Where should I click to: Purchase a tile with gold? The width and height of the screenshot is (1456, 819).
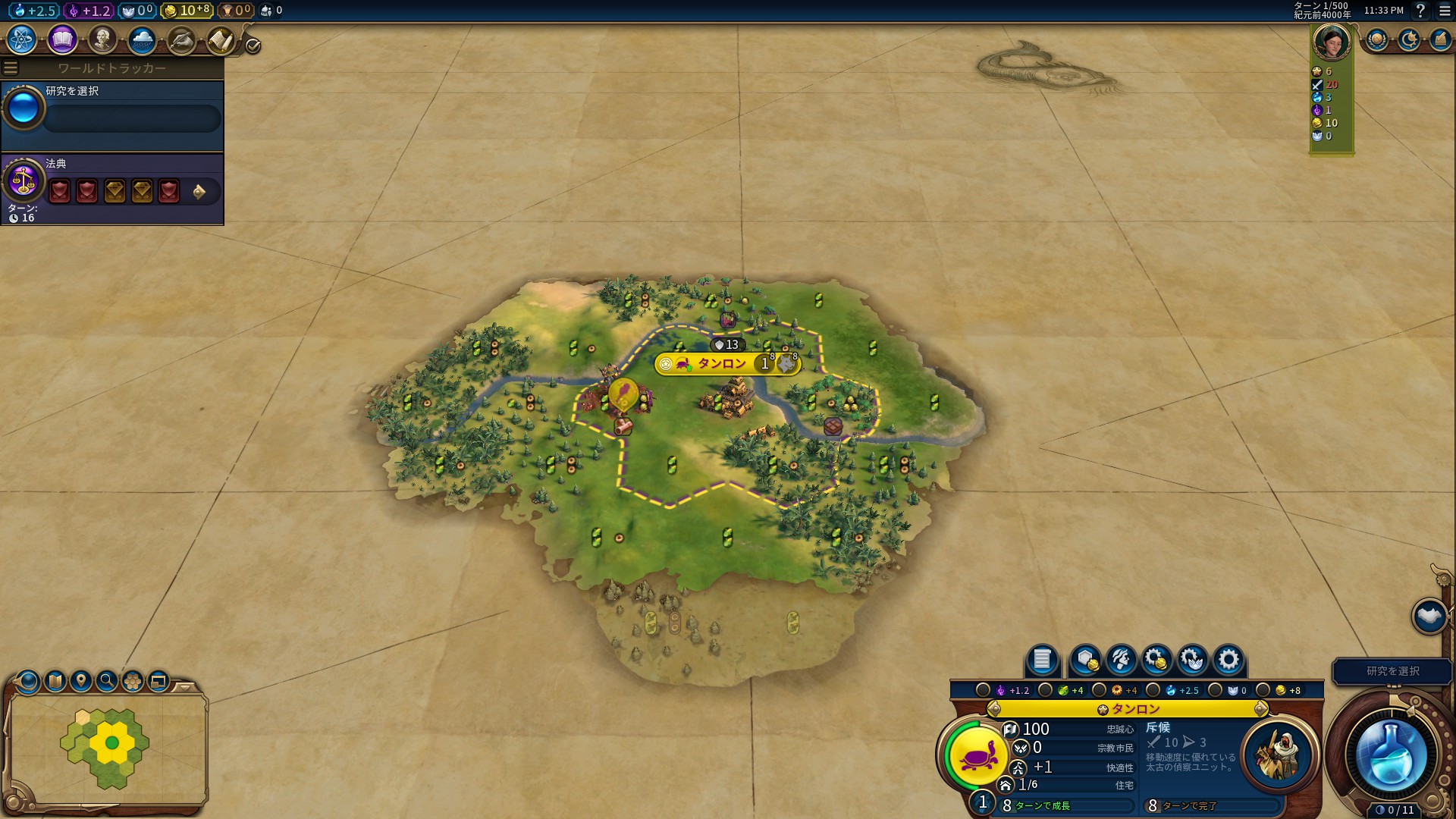[x=1085, y=660]
